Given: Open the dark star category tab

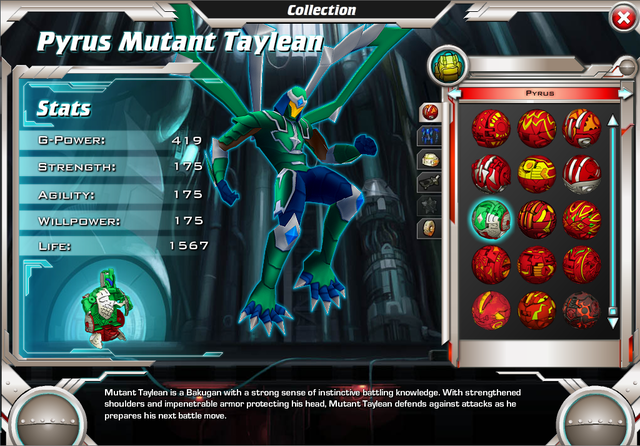Looking at the screenshot, I should pos(429,204).
